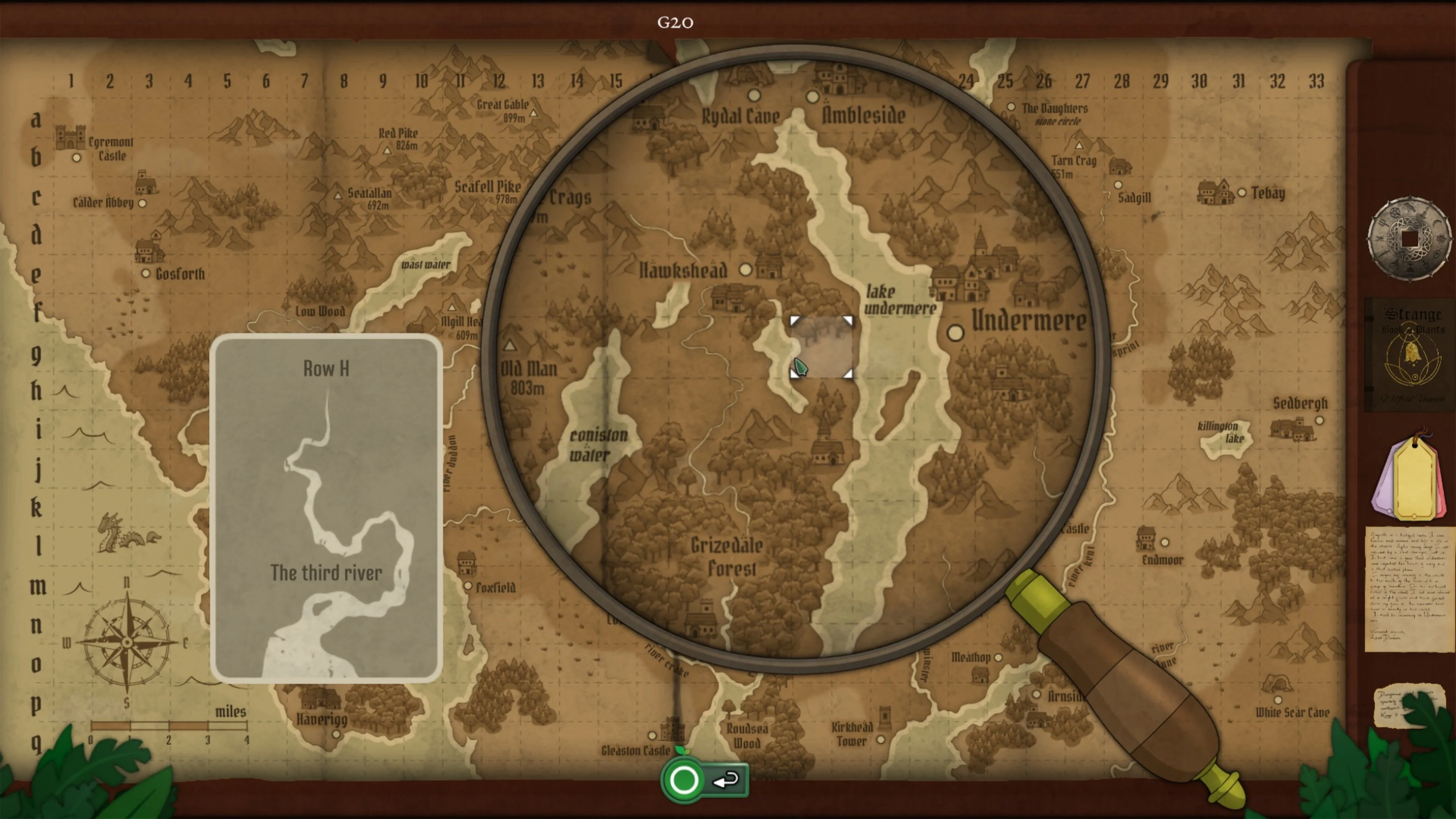
Task: Click row letter h on the left edge
Action: tap(37, 390)
